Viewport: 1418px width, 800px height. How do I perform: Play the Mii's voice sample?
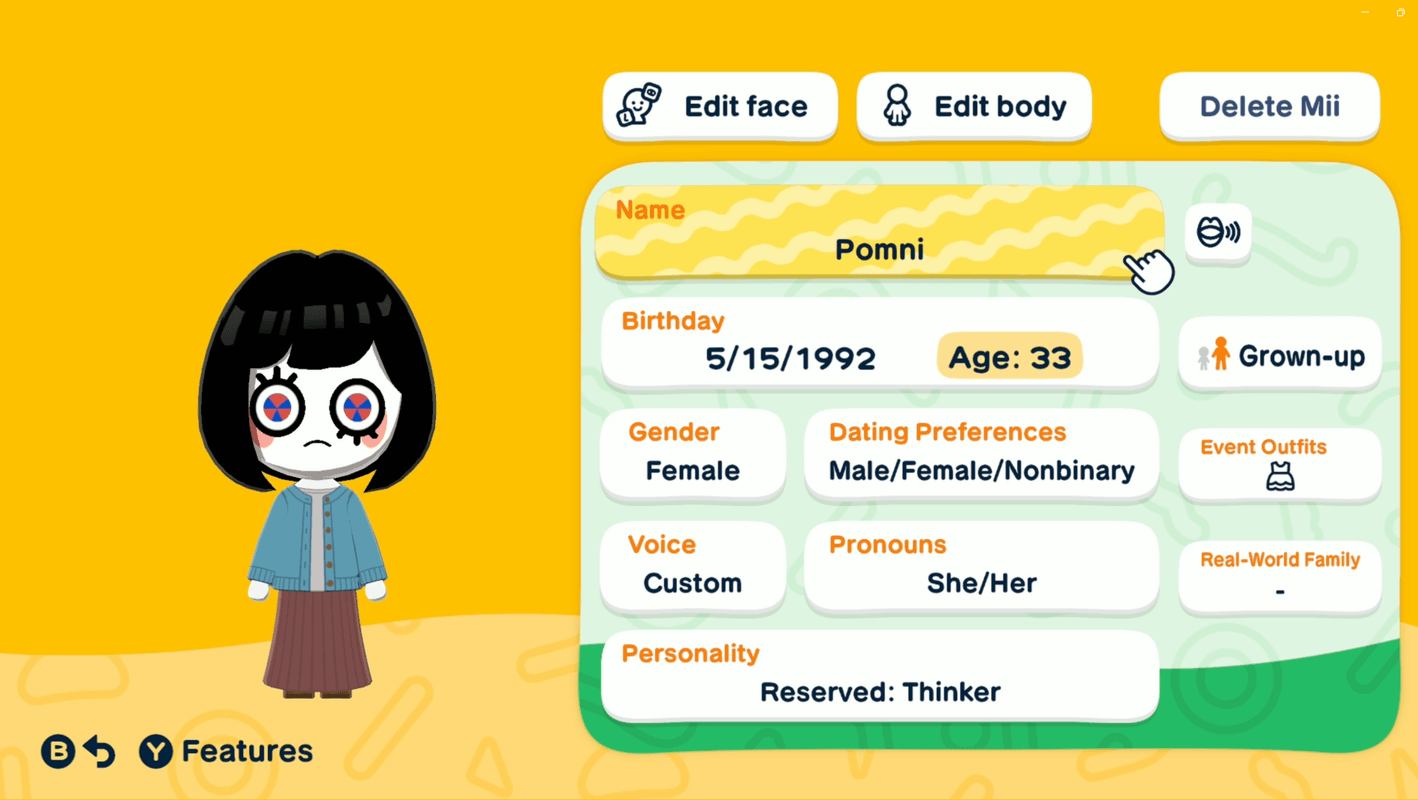coord(1217,232)
